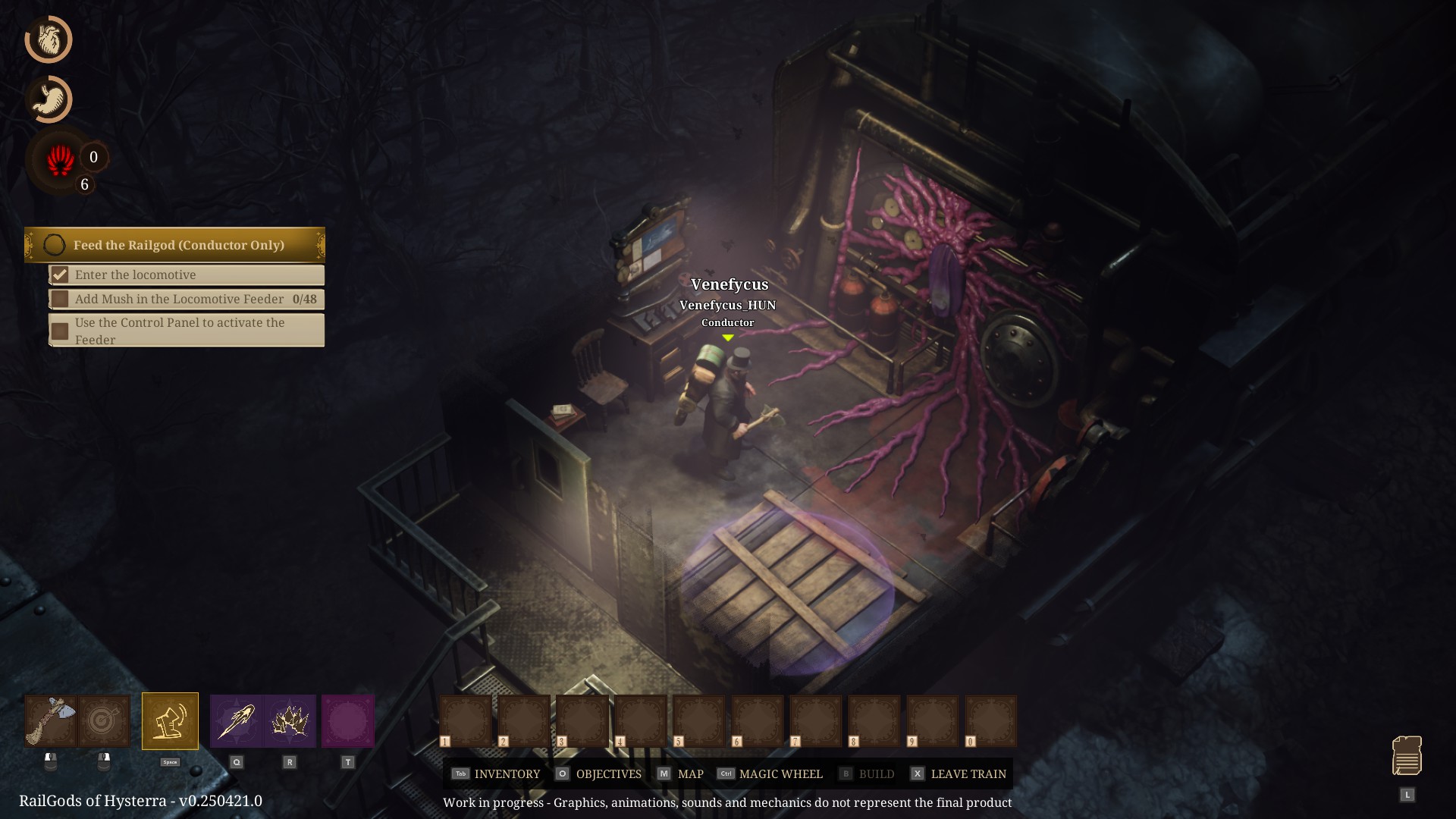
Task: Select the Enter the locomotive objective
Action: click(x=187, y=275)
